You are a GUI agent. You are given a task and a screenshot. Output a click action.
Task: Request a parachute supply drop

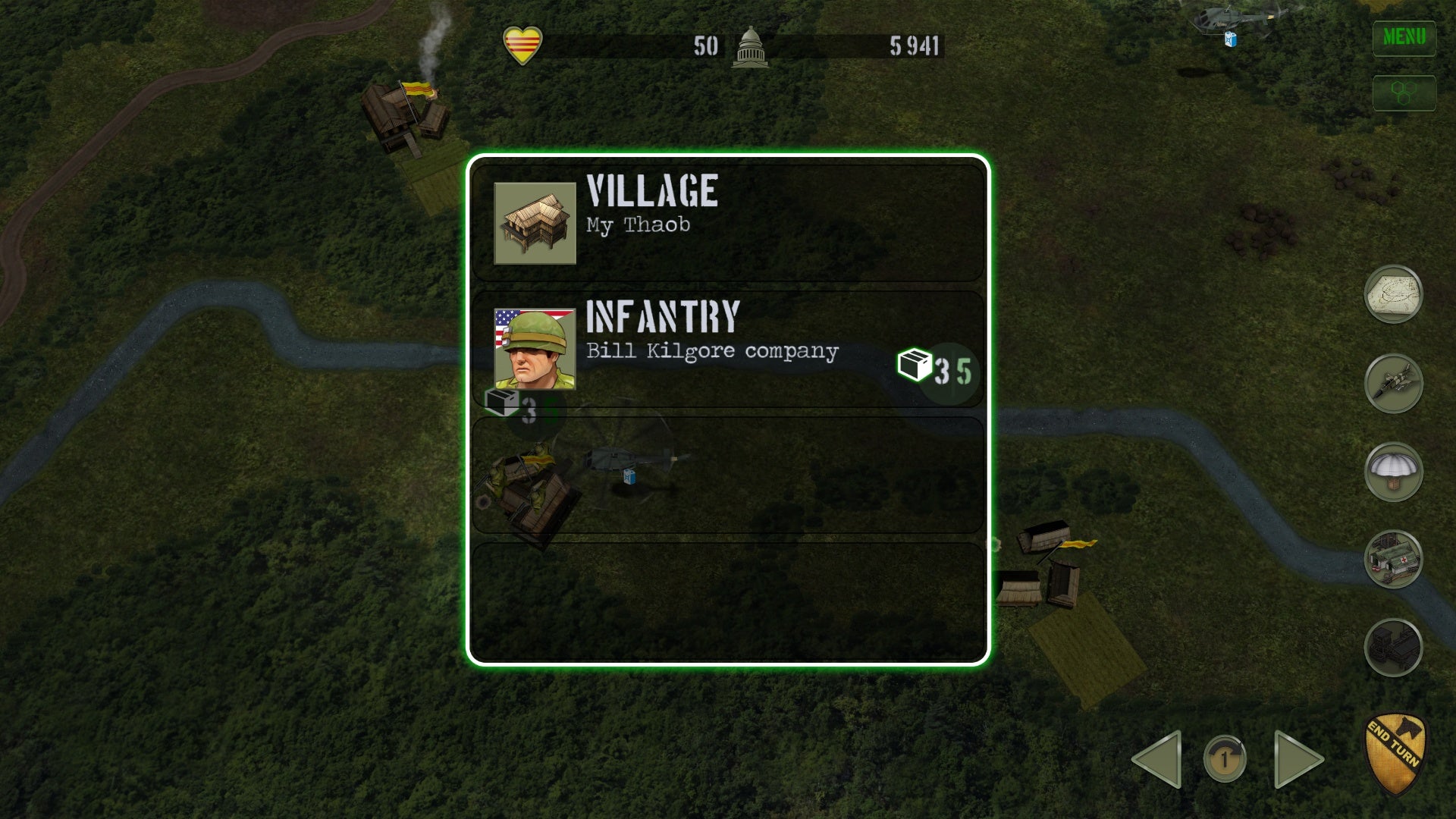click(x=1393, y=472)
